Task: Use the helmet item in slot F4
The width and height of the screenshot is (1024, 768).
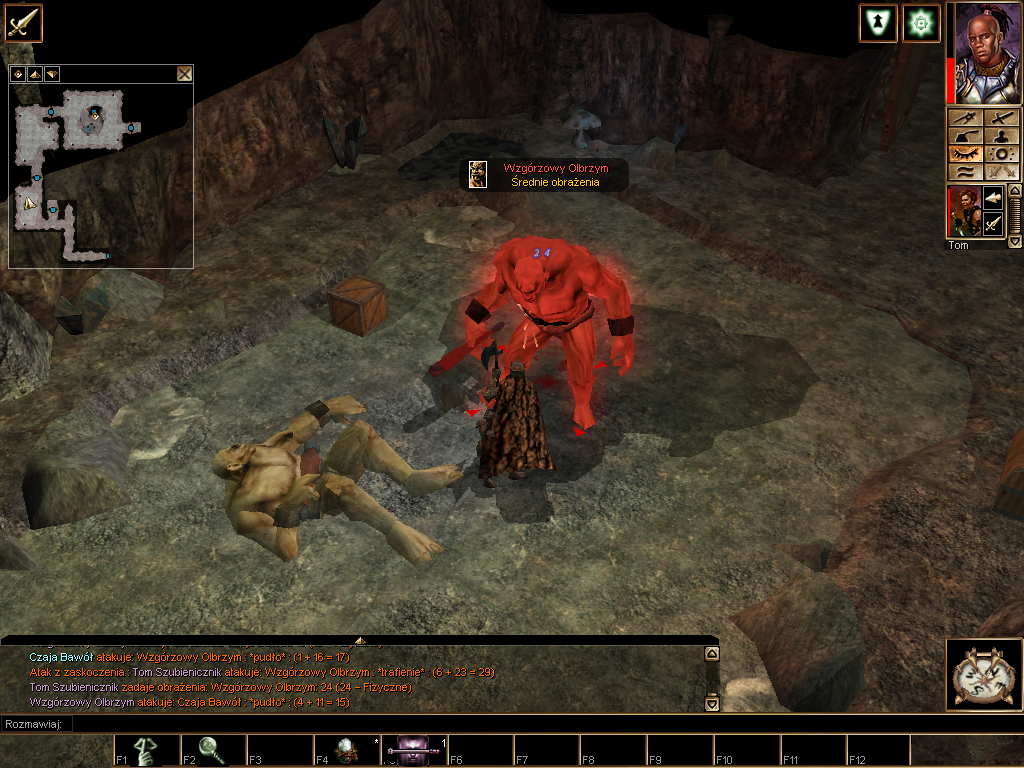Action: pyautogui.click(x=346, y=750)
